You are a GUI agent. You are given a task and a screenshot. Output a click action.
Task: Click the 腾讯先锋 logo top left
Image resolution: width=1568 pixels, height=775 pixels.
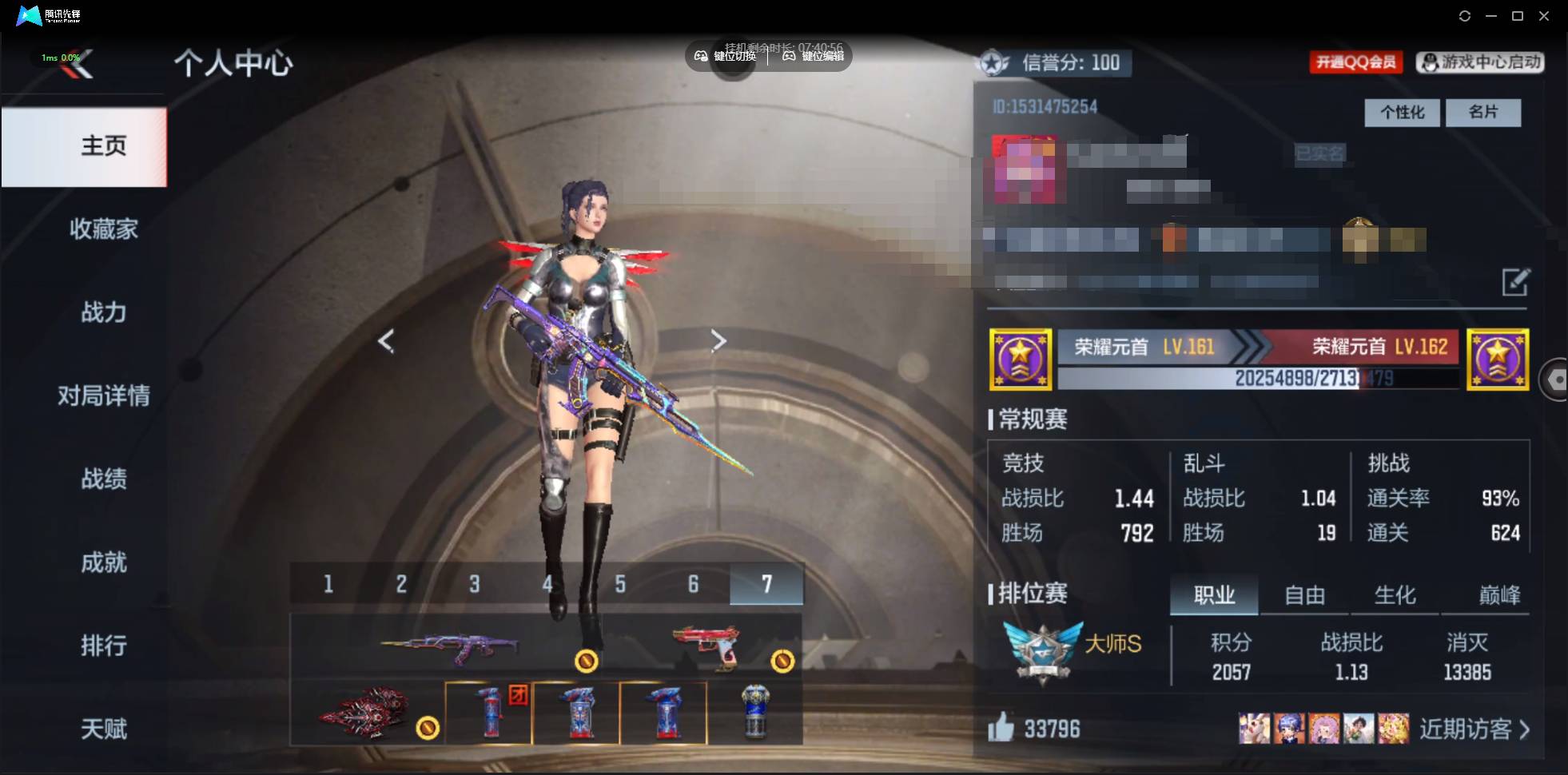pos(29,15)
